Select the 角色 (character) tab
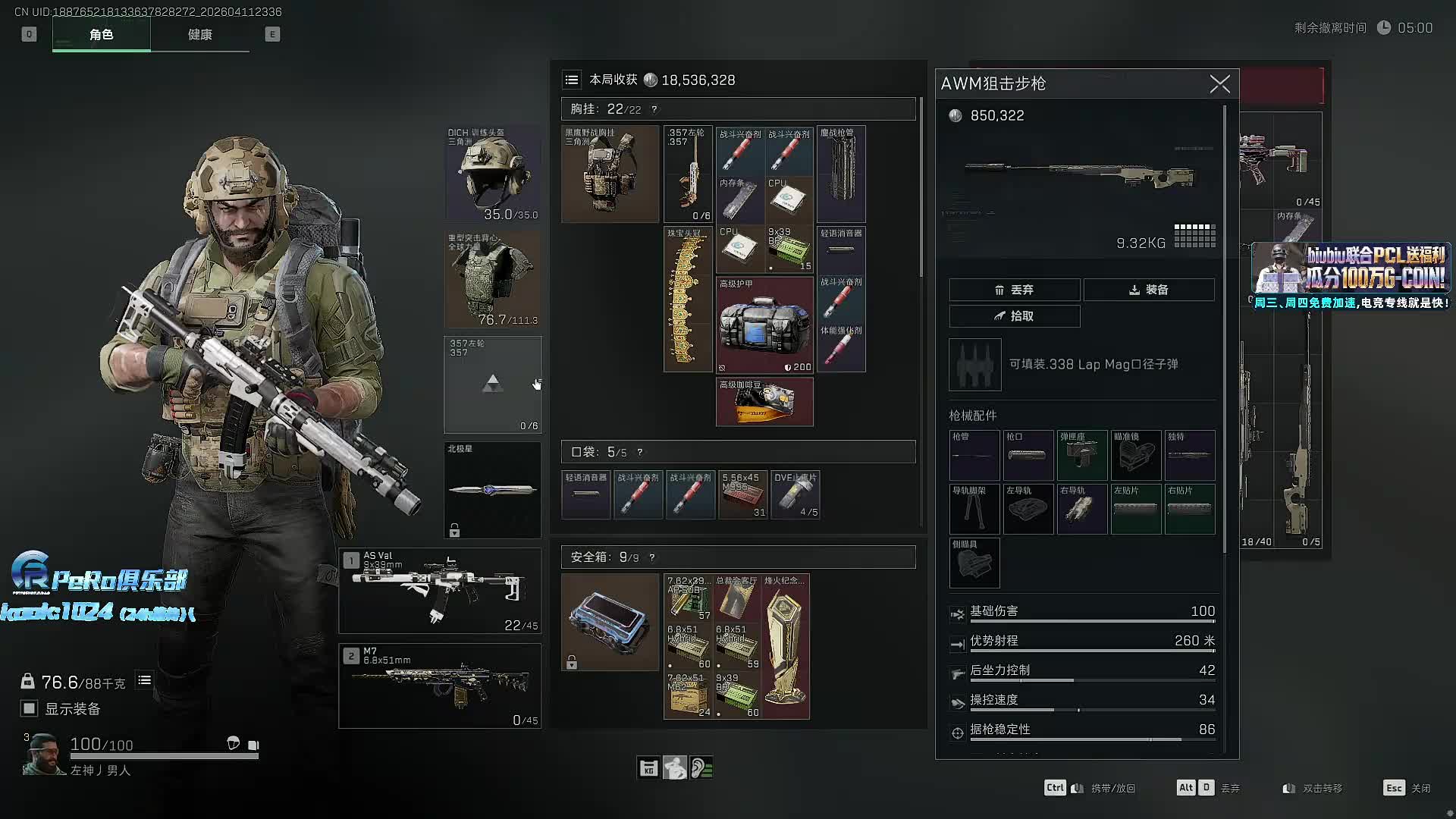 101,35
